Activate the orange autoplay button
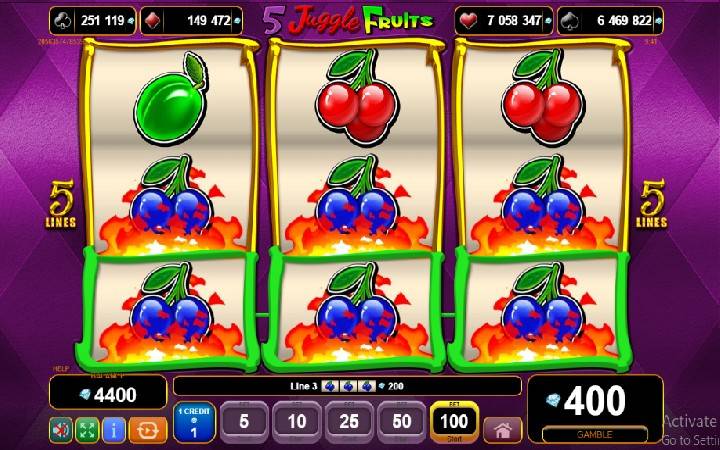 coord(148,430)
